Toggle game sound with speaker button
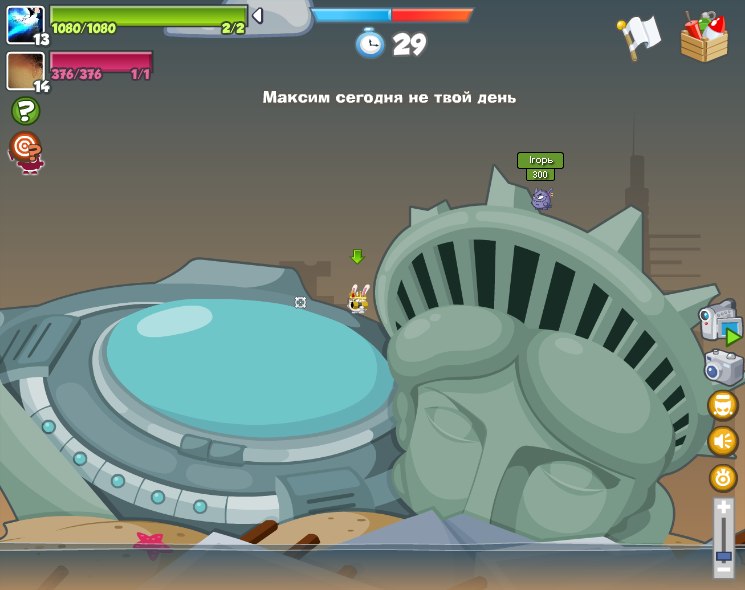The image size is (745, 590). coord(722,441)
